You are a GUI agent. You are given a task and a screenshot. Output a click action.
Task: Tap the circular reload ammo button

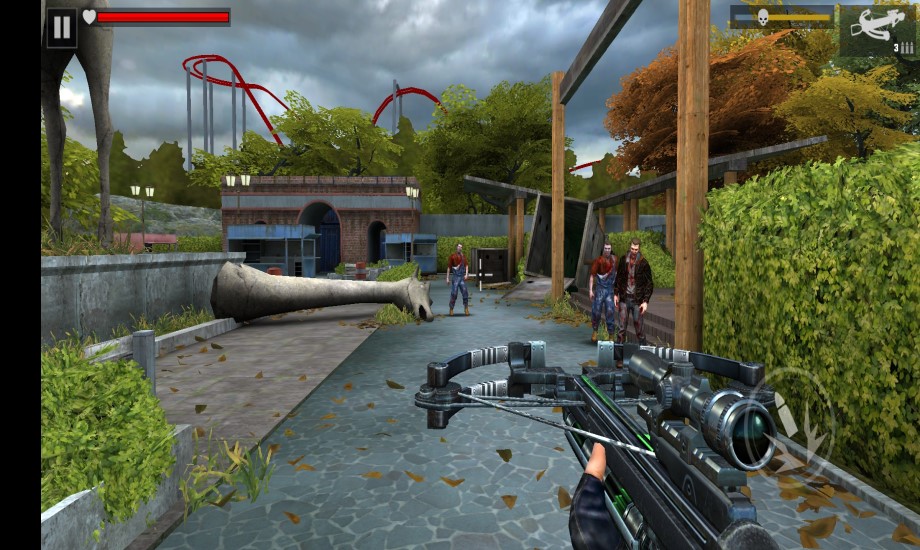(797, 420)
